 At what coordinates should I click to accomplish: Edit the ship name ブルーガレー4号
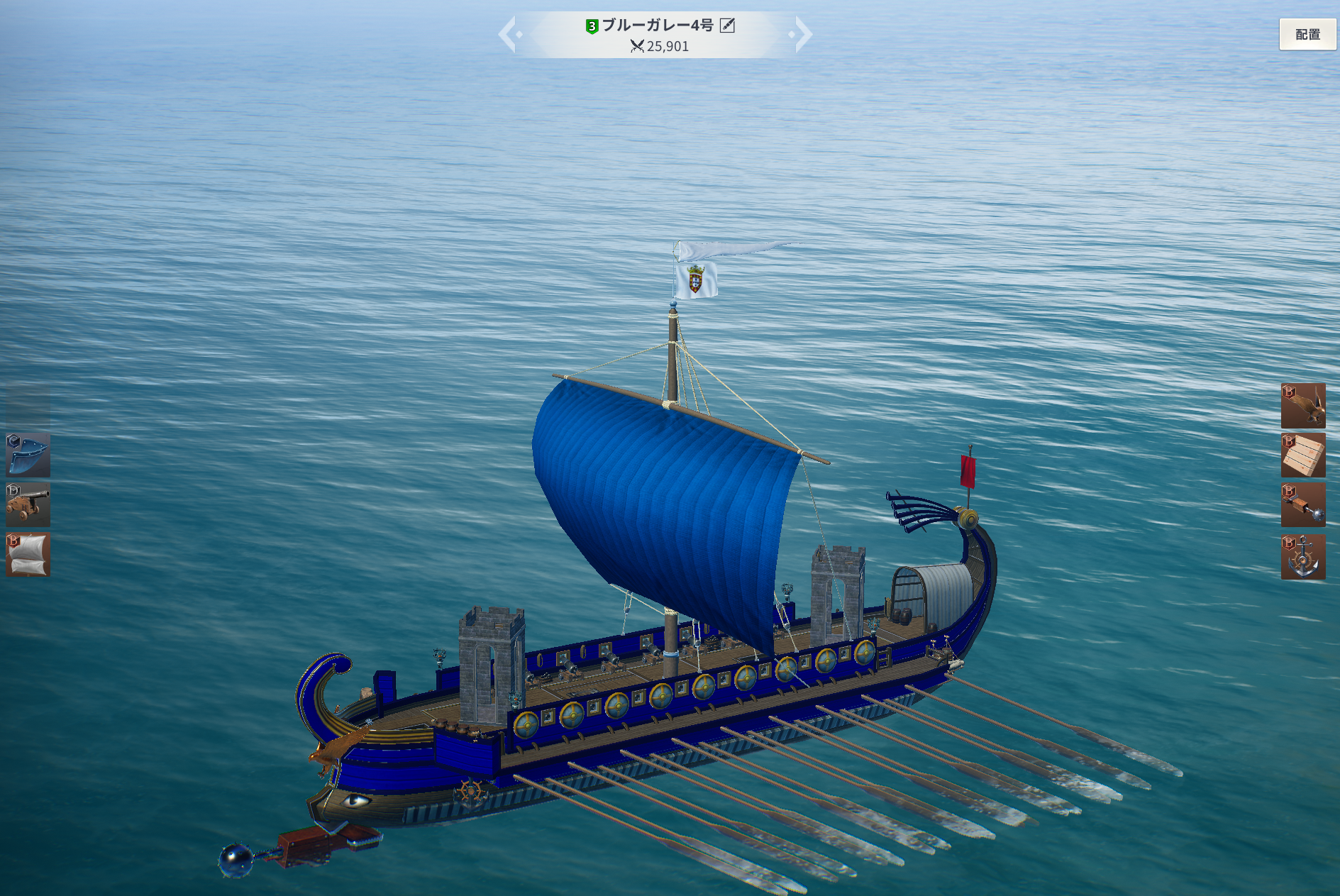[727, 26]
